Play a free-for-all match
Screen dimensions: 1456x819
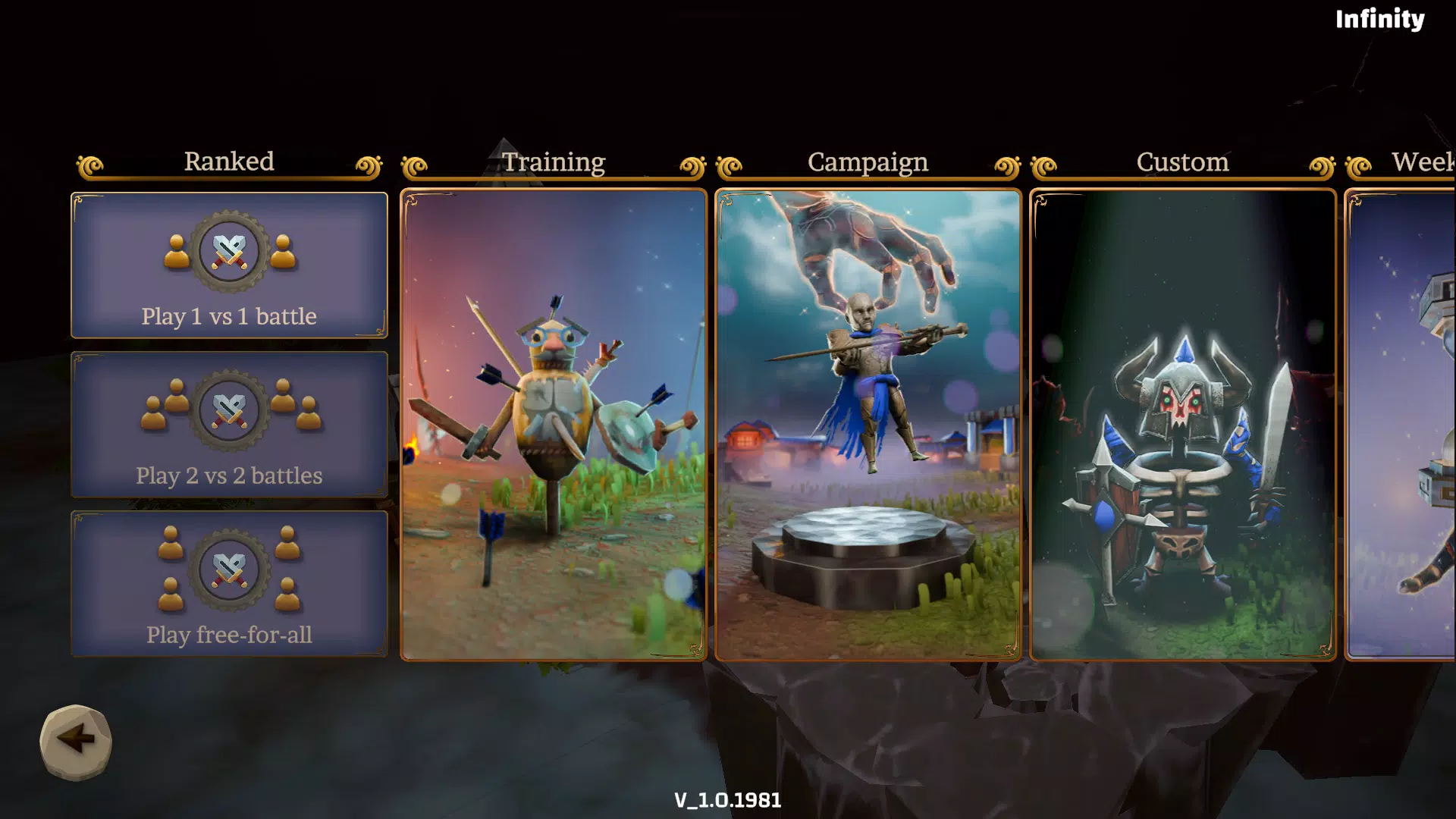pos(228,584)
